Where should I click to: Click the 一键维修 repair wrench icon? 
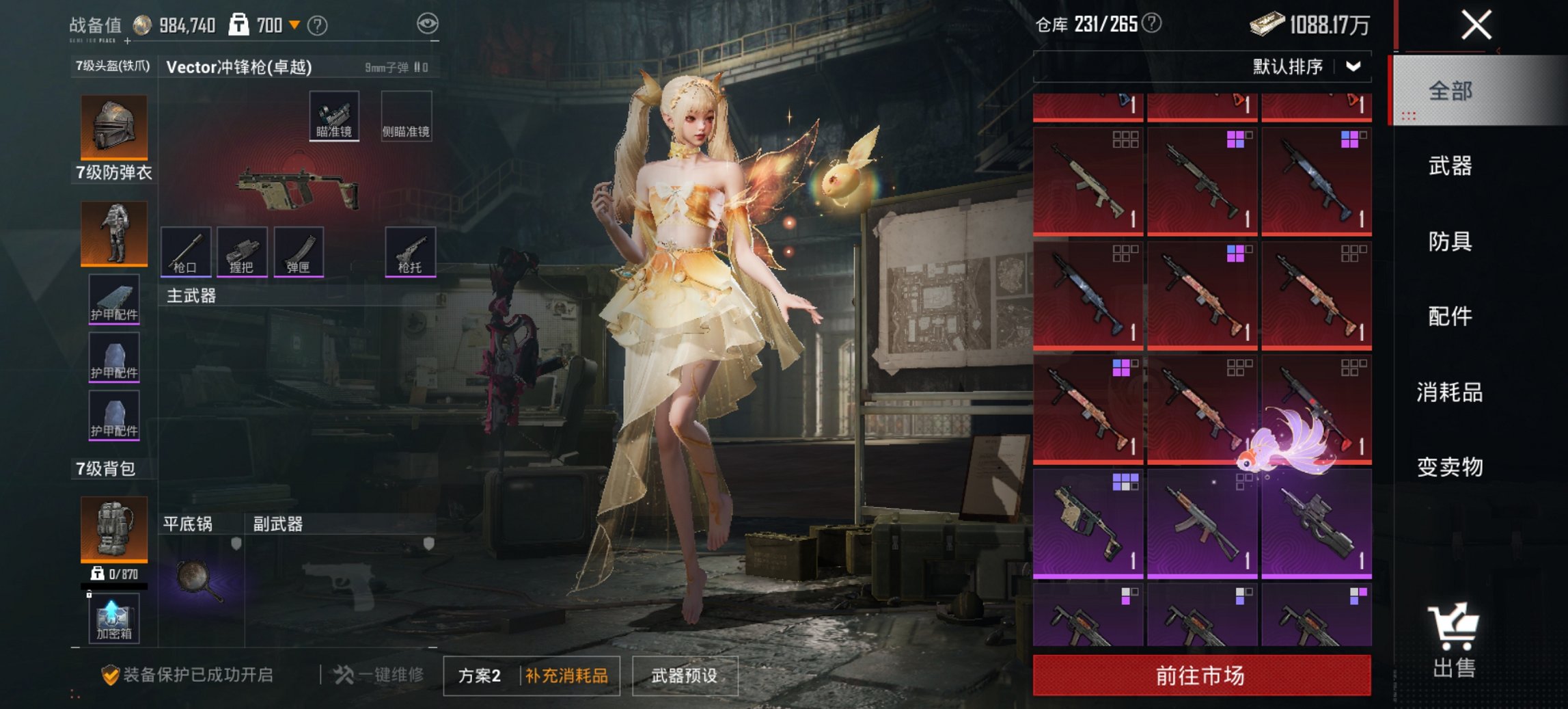[348, 673]
